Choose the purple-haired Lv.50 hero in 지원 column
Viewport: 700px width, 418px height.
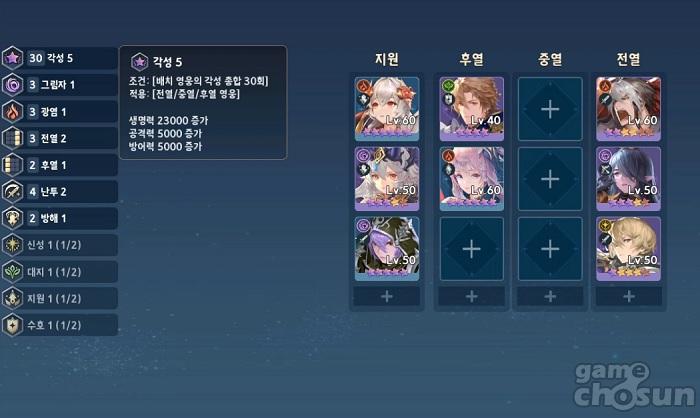pyautogui.click(x=387, y=247)
